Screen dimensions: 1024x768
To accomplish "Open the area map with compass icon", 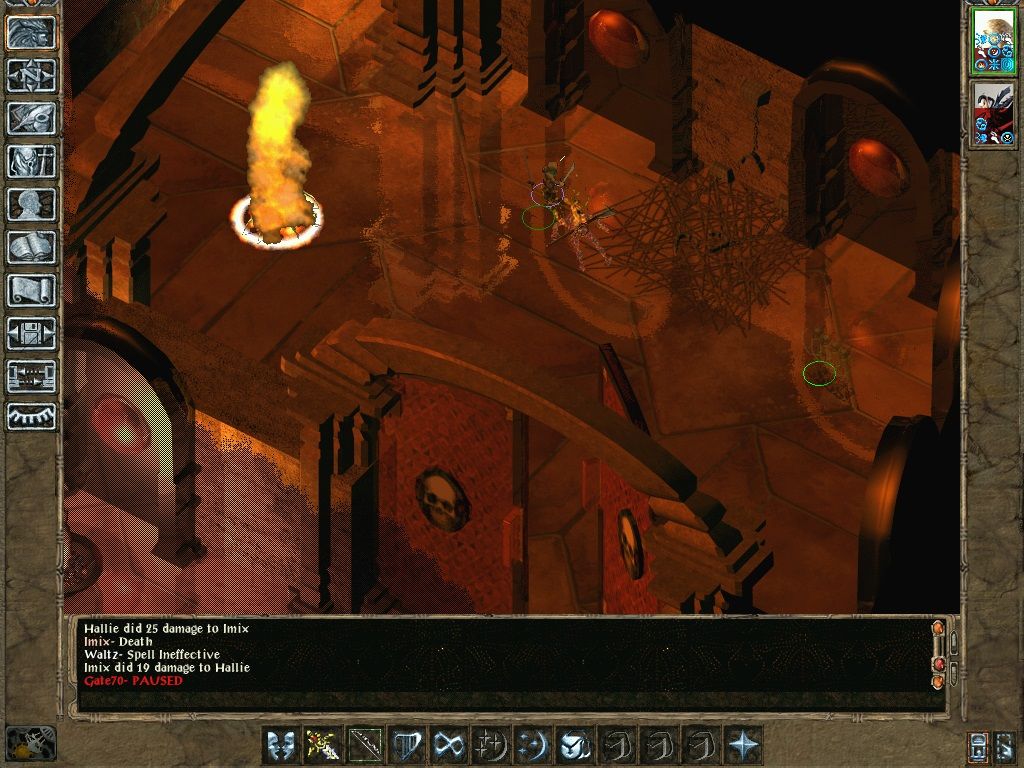I will tap(31, 75).
